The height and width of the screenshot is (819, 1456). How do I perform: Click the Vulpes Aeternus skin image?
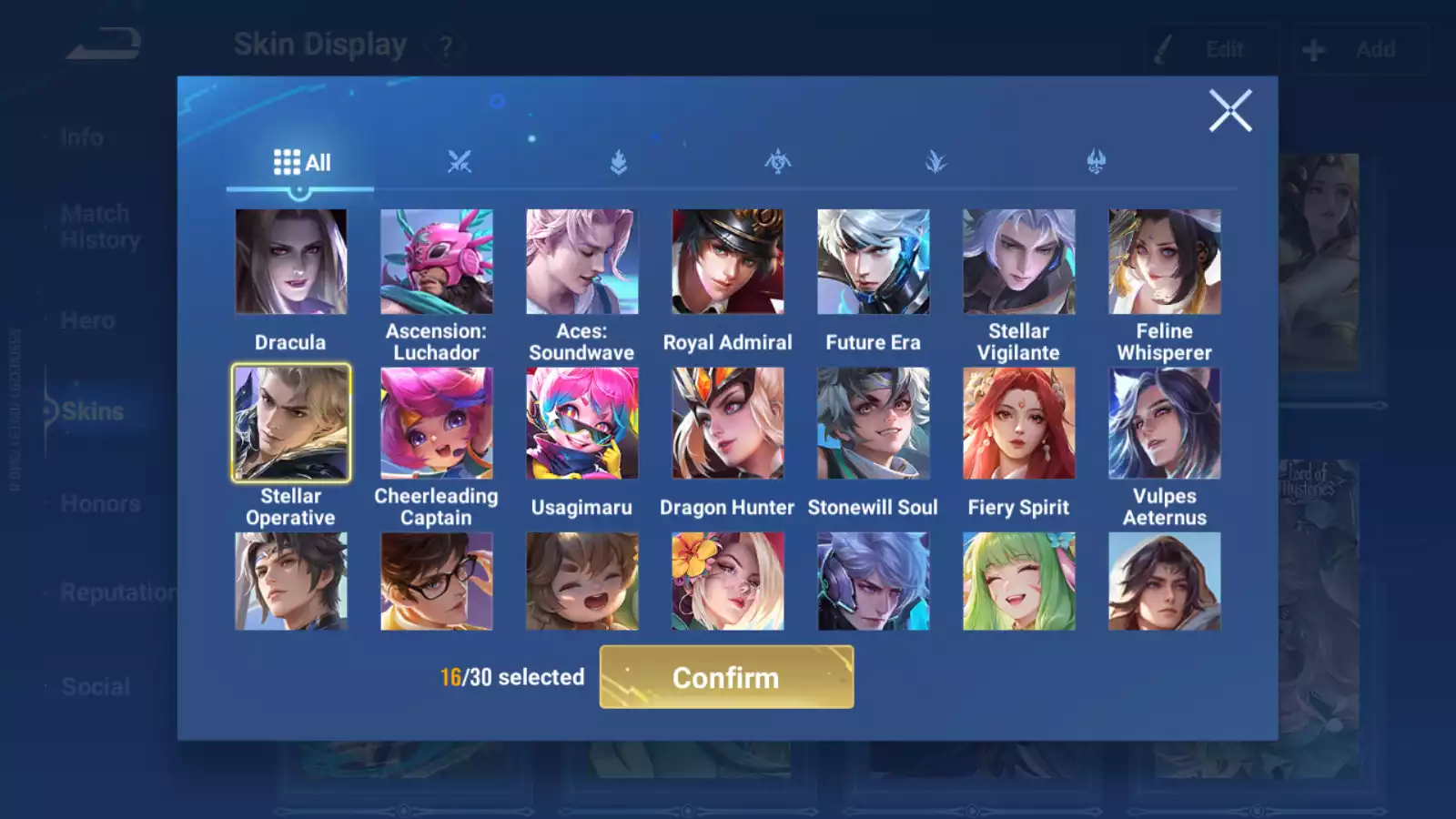(1165, 423)
